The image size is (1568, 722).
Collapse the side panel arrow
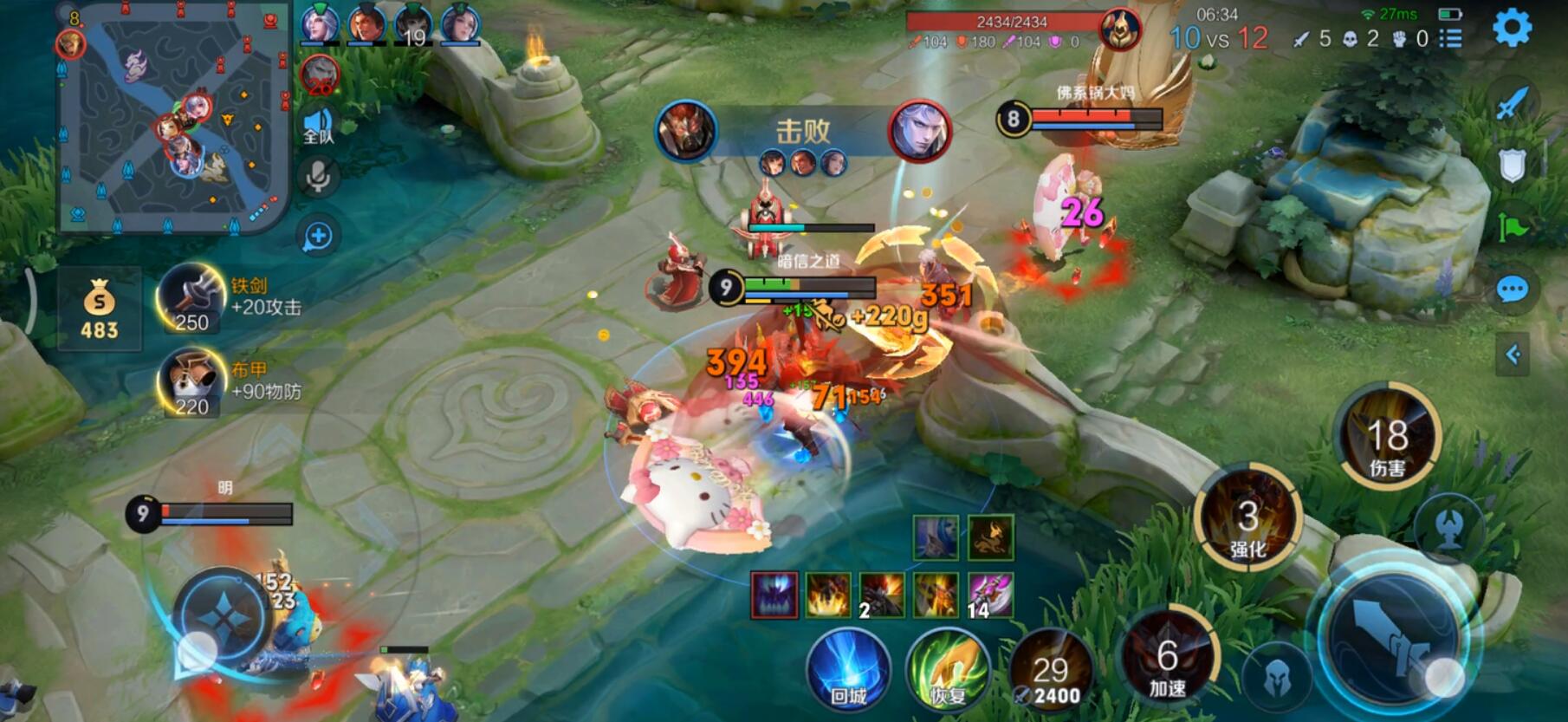tap(1513, 354)
